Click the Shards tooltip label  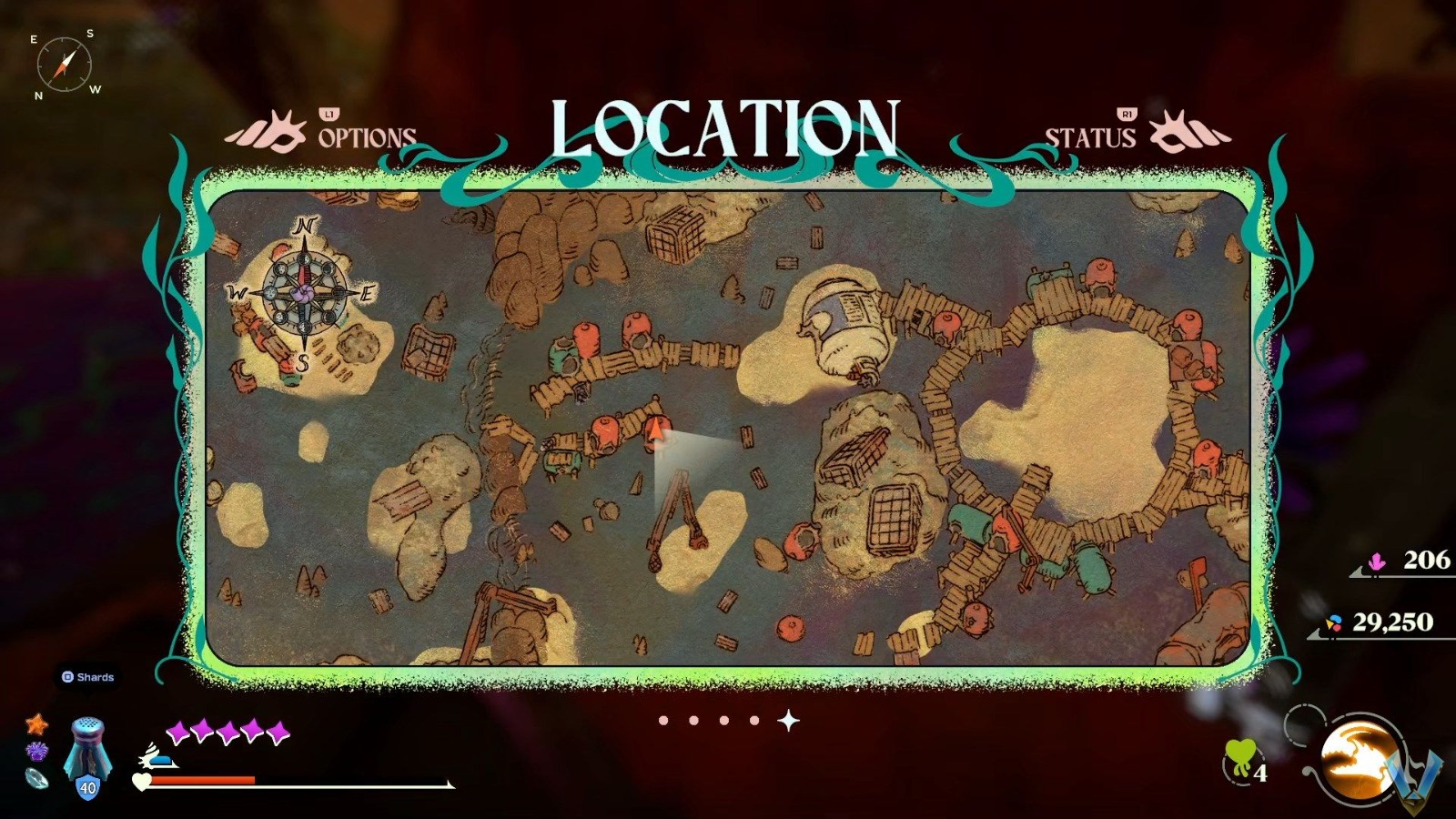point(88,677)
